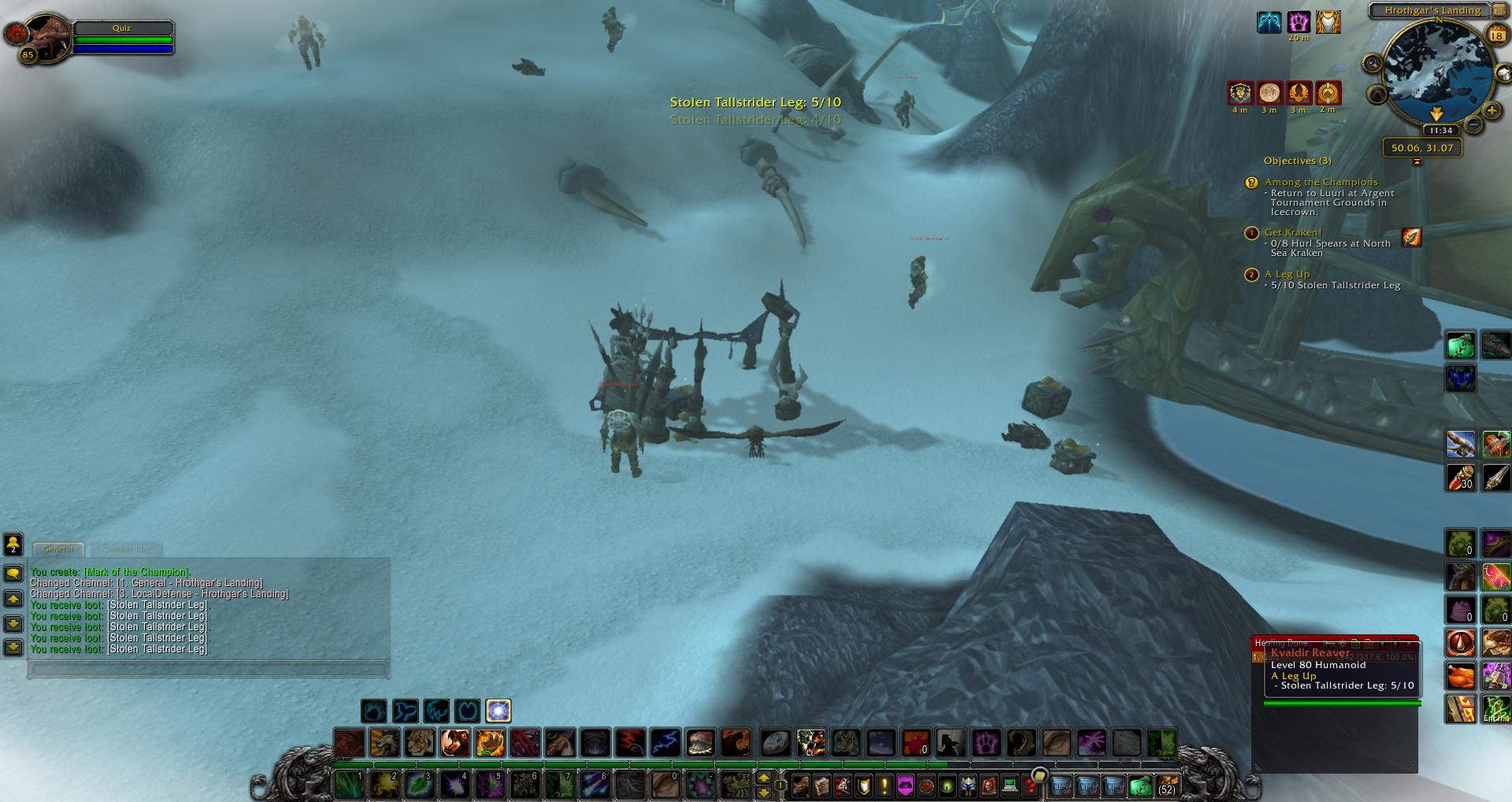Viewport: 1512px width, 802px height.
Task: Click the chat input box
Action: [x=209, y=670]
